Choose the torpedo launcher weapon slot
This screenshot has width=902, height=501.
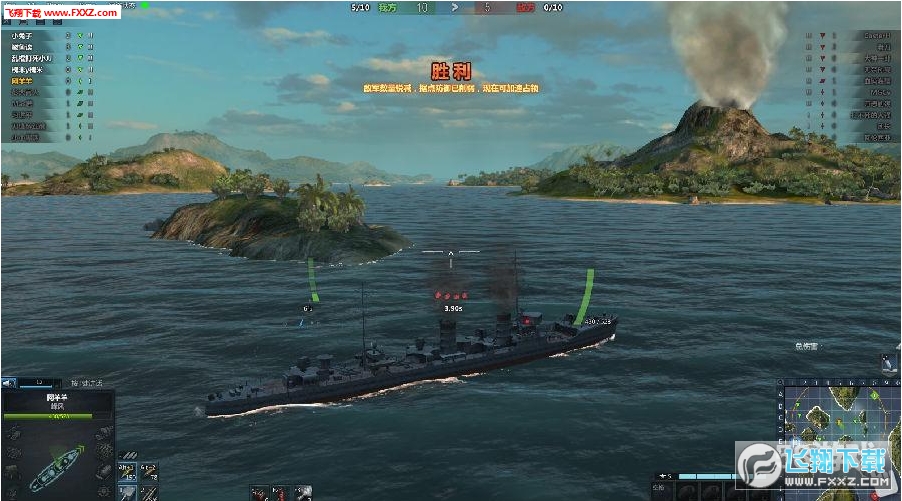148,491
